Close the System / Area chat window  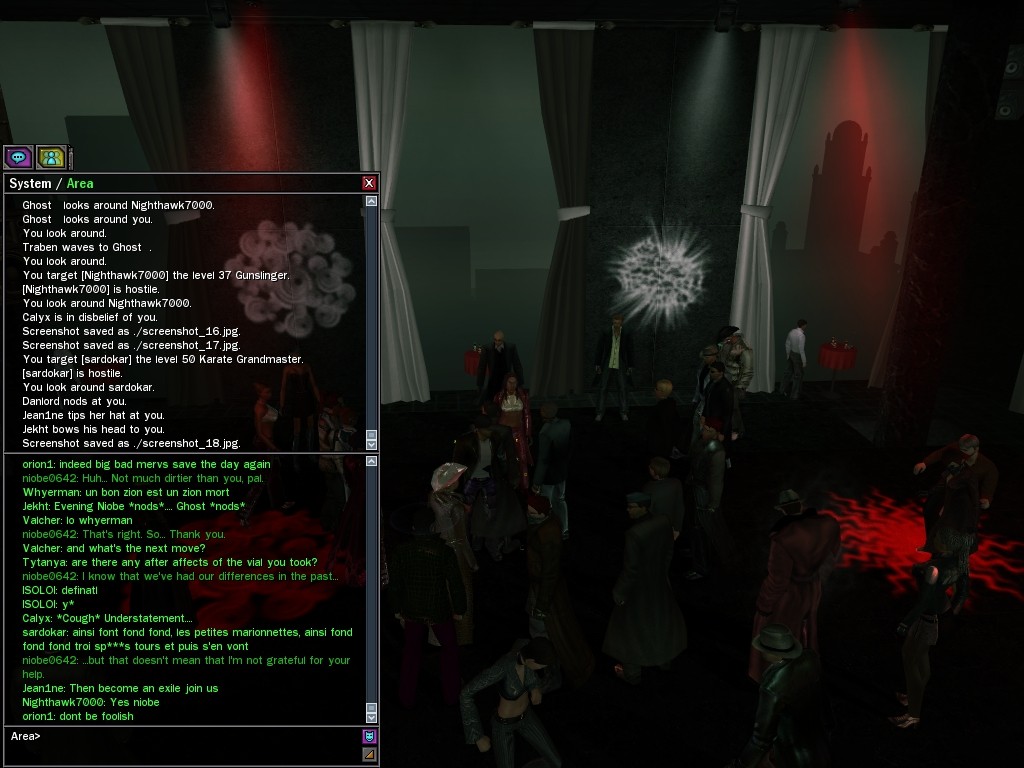point(369,183)
